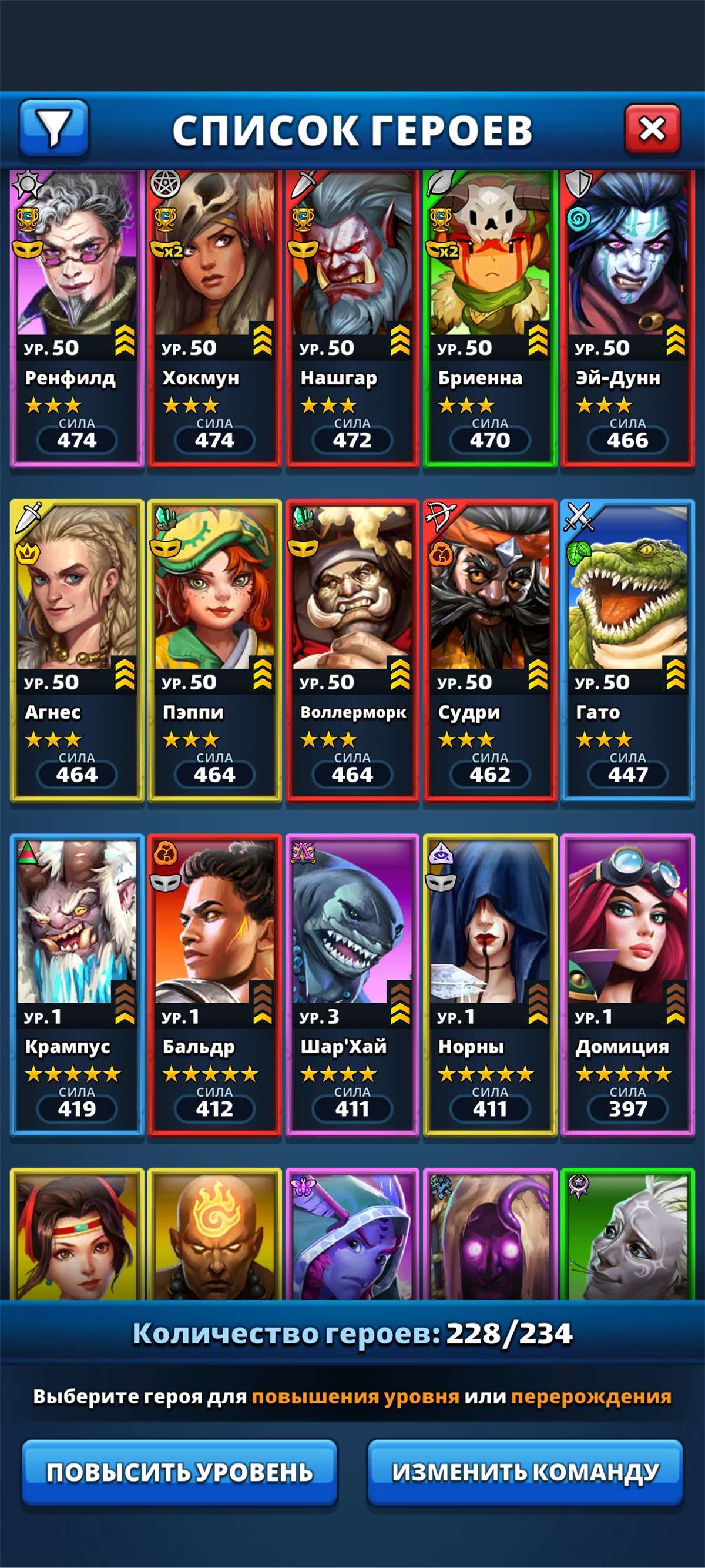The width and height of the screenshot is (705, 1568).
Task: Select the Бриенна hero card
Action: click(x=489, y=317)
